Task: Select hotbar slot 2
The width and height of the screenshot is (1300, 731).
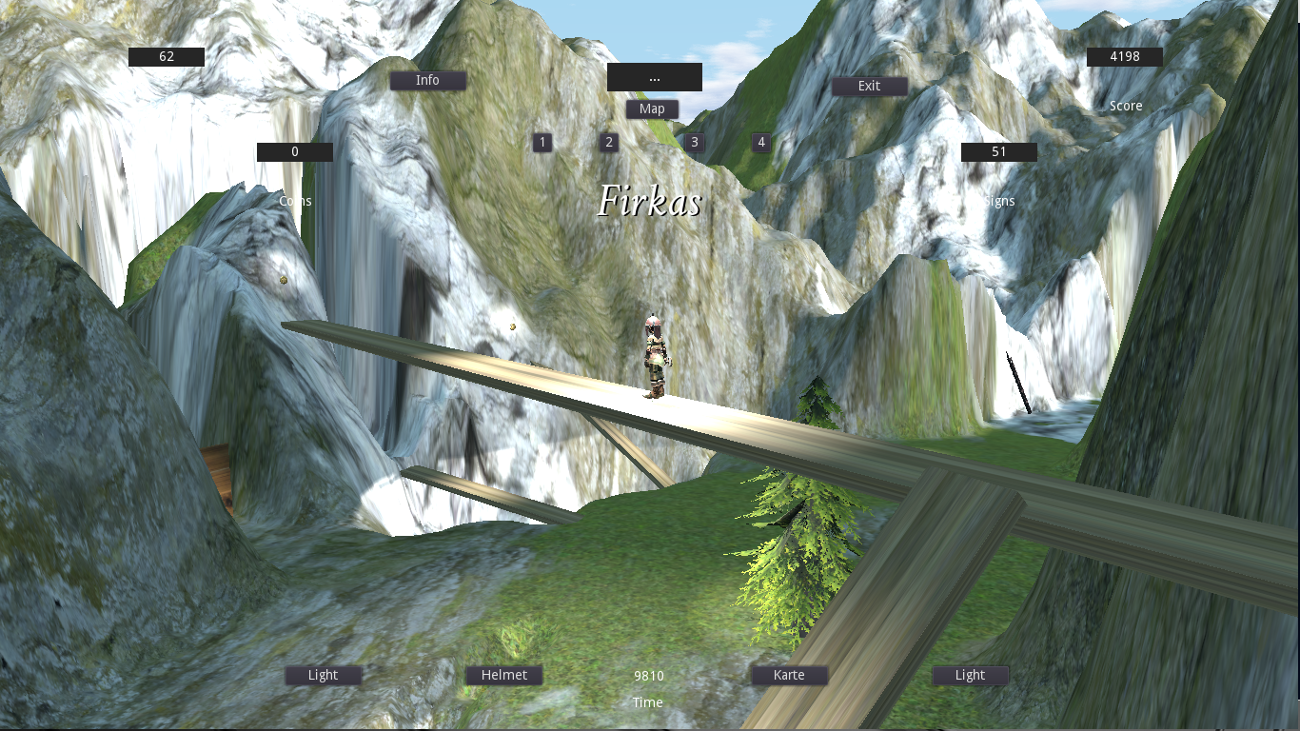Action: (x=608, y=142)
